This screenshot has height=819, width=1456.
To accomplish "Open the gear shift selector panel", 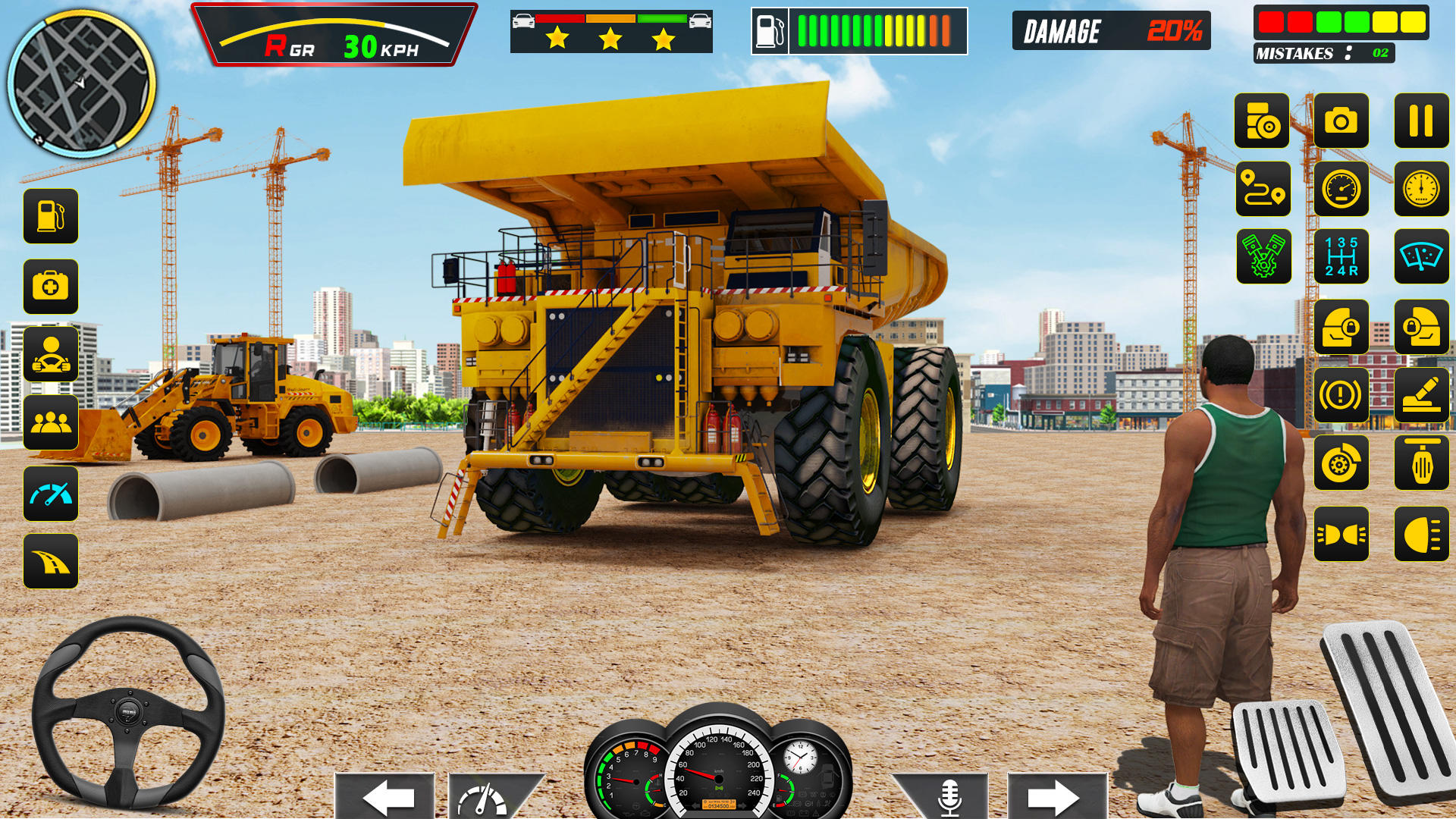I will point(1342,258).
